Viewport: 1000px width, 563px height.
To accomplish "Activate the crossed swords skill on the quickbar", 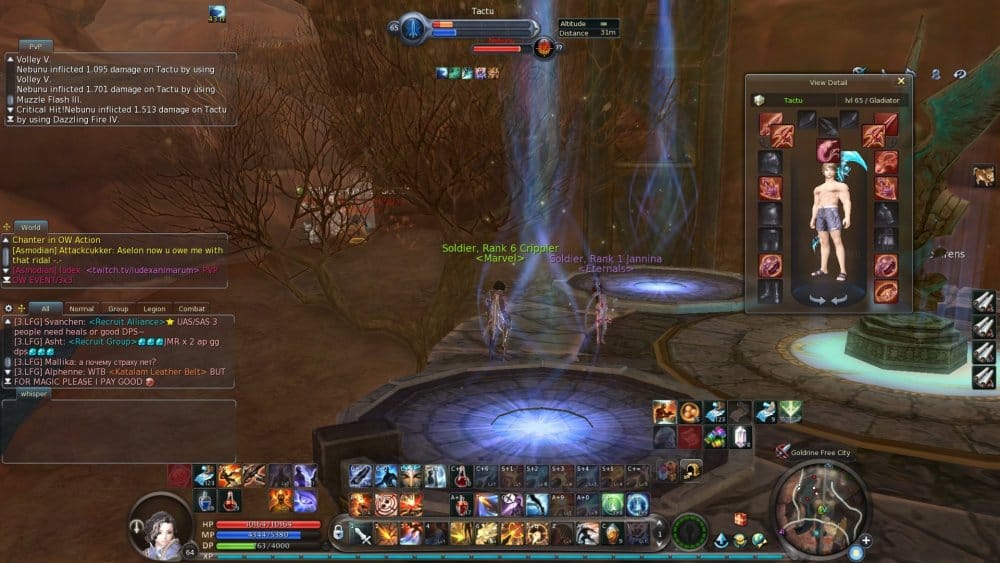I will coord(362,534).
